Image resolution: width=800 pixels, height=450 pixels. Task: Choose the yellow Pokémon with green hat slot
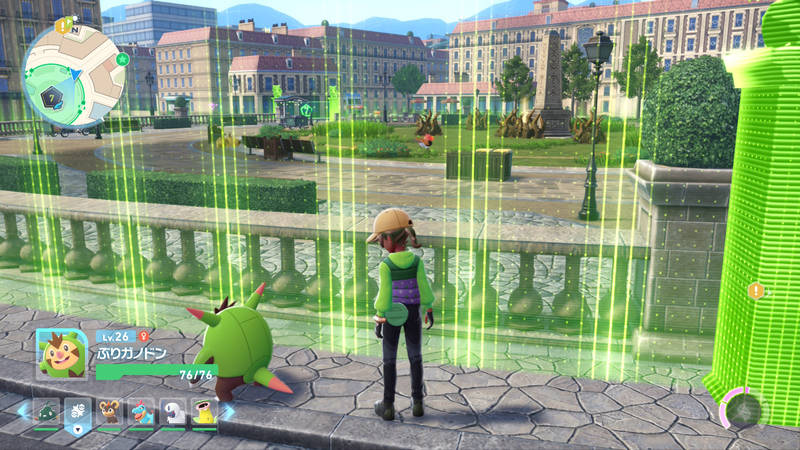[x=204, y=411]
